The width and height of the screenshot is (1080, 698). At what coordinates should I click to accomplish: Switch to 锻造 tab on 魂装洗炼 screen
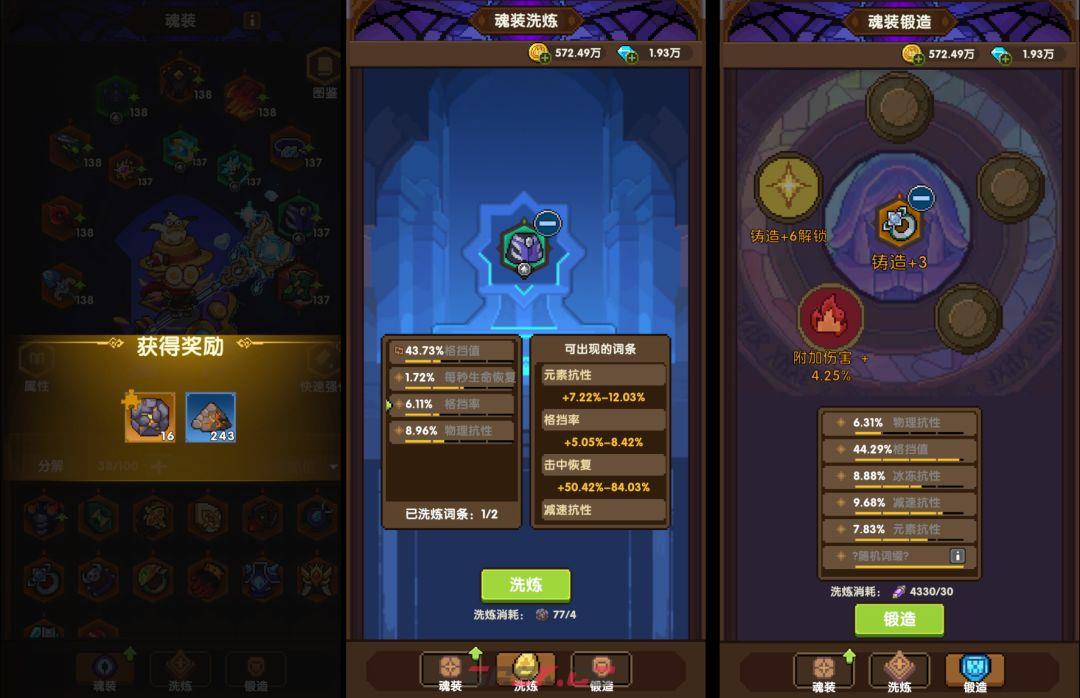click(x=601, y=671)
